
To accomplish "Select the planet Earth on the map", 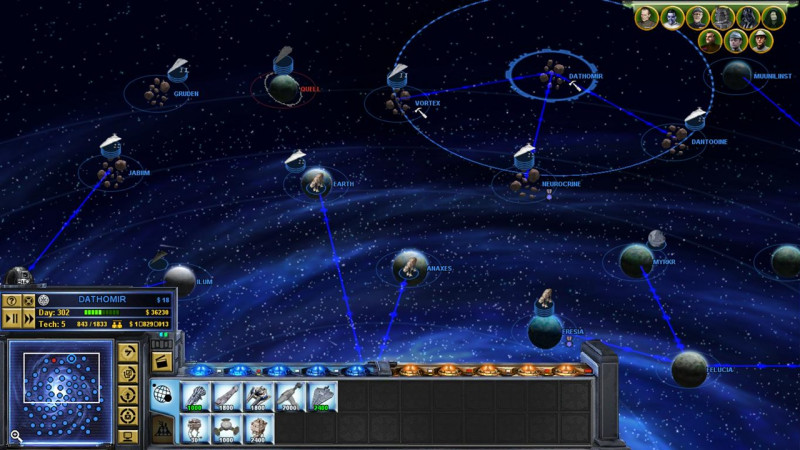I will pyautogui.click(x=316, y=182).
